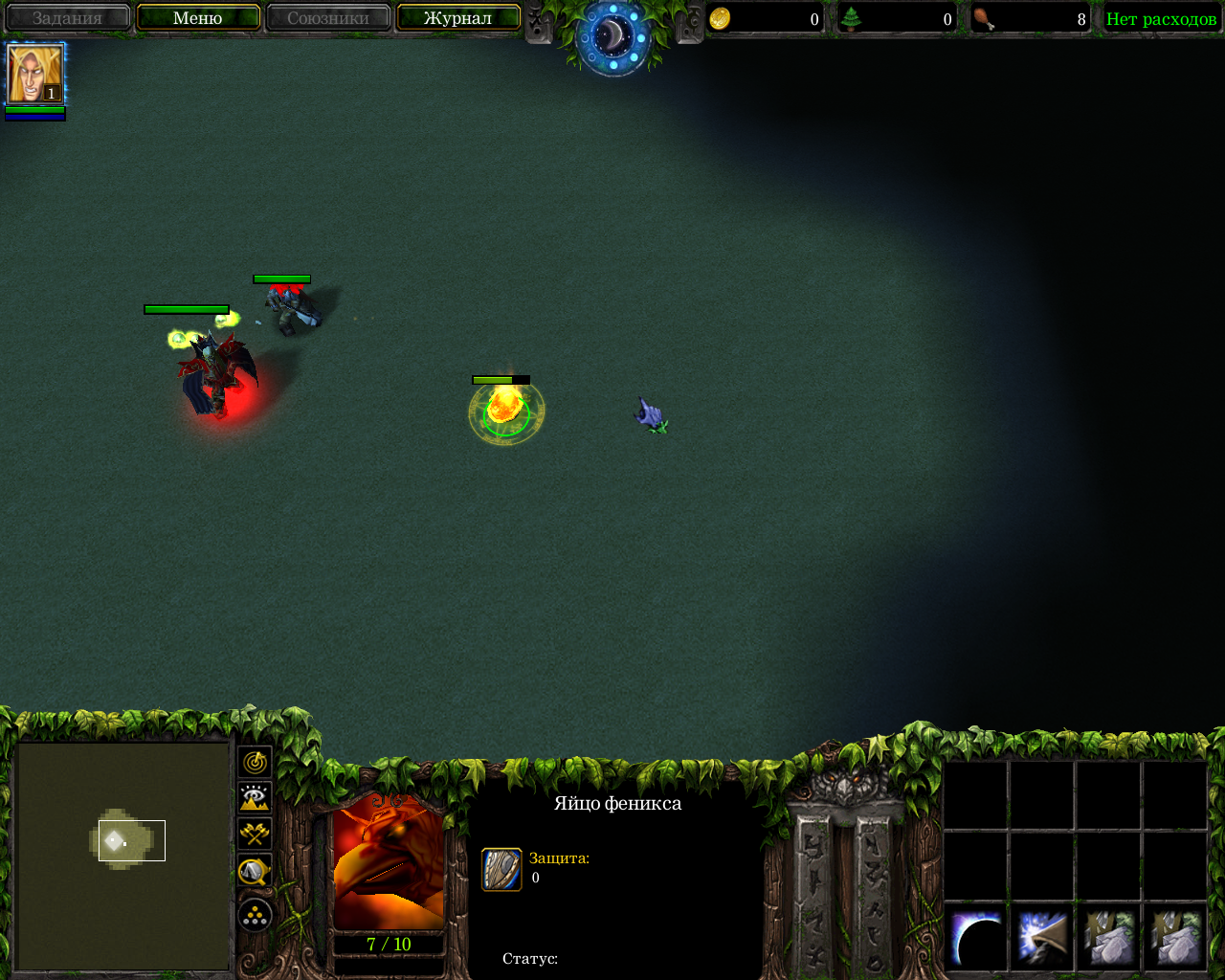
Task: Click the Защита armor shield icon
Action: click(501, 869)
